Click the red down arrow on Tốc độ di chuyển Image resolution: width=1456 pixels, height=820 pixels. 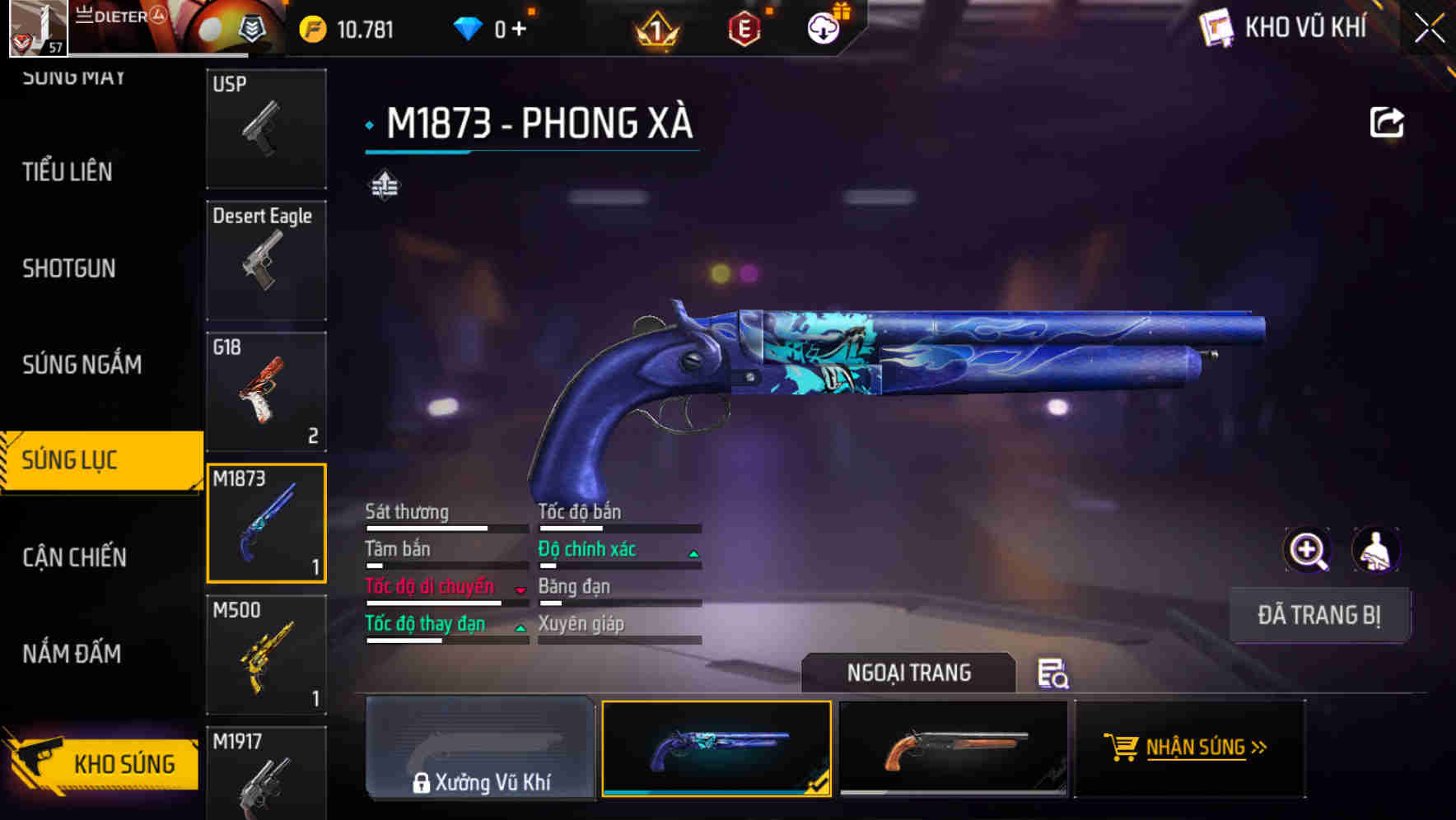(520, 588)
